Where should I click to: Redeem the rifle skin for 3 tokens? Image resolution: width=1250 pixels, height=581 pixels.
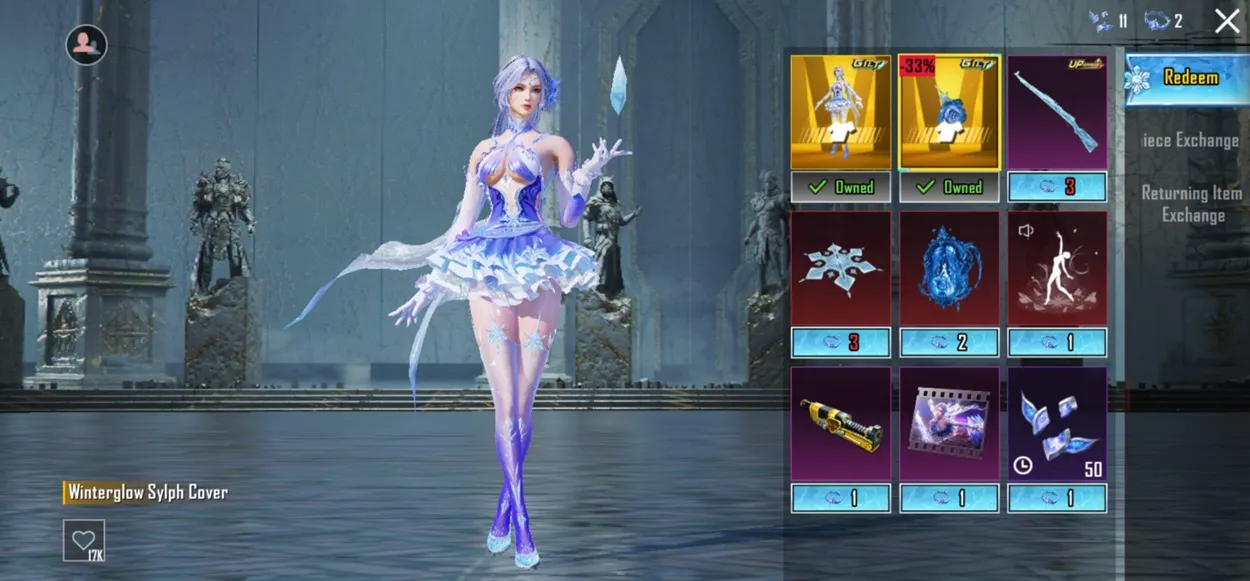(1057, 187)
